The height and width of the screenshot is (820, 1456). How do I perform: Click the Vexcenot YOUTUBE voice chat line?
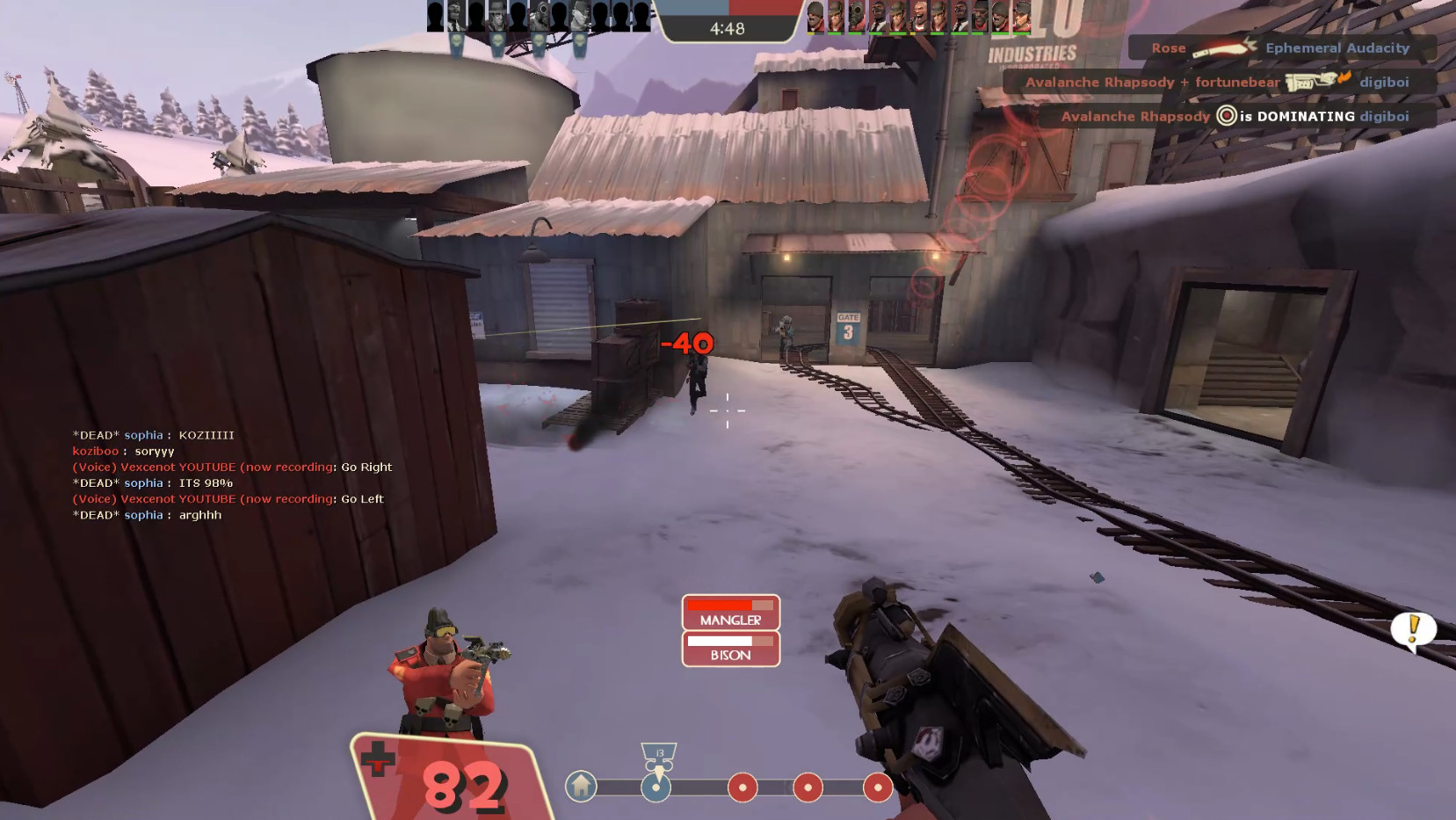click(233, 467)
